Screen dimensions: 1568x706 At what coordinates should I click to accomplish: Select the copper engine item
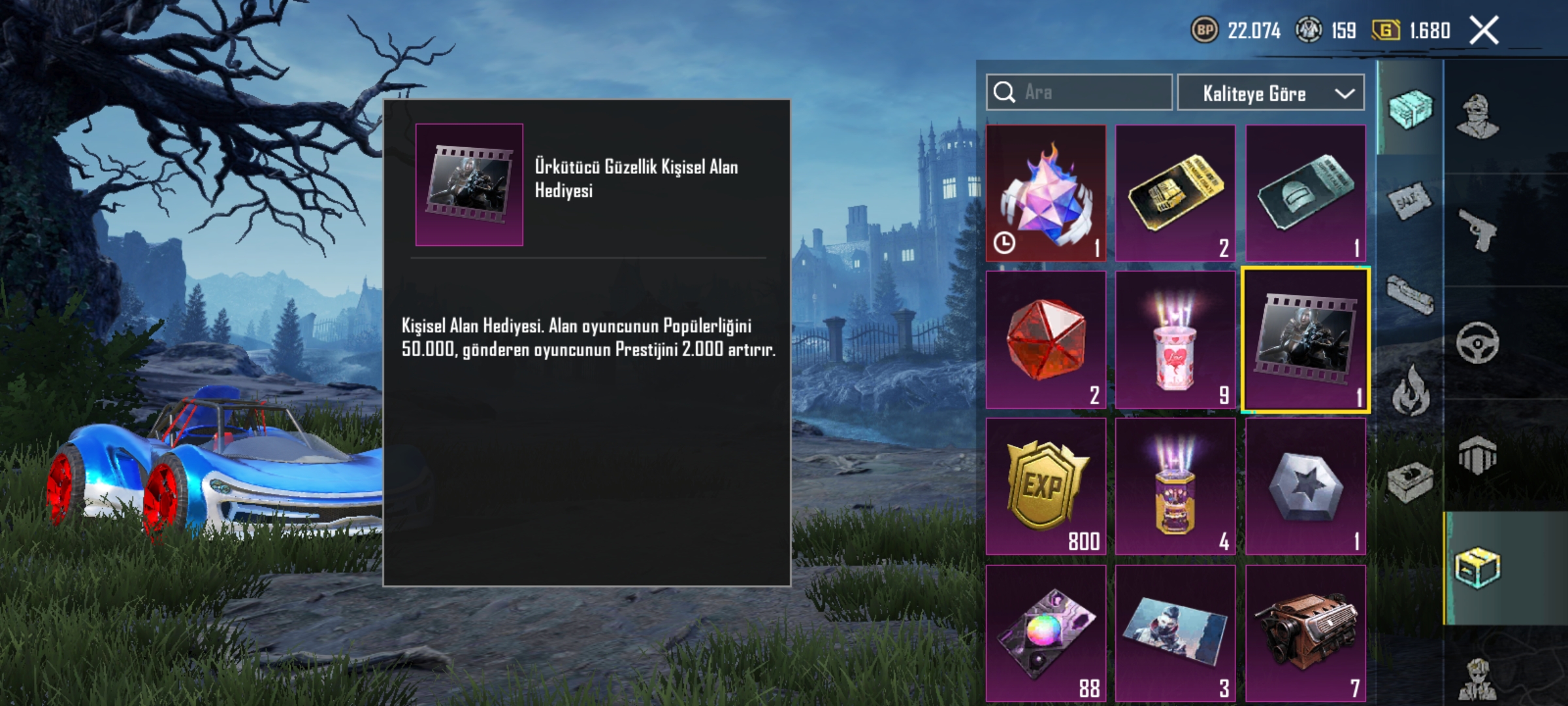click(1305, 633)
